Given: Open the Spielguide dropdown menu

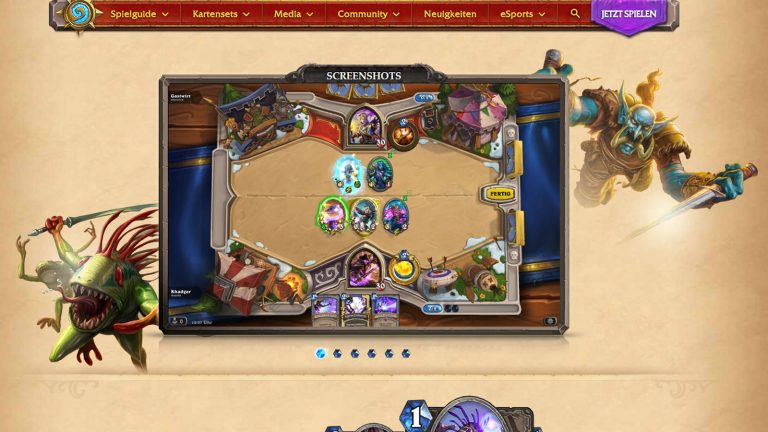Looking at the screenshot, I should [x=138, y=14].
